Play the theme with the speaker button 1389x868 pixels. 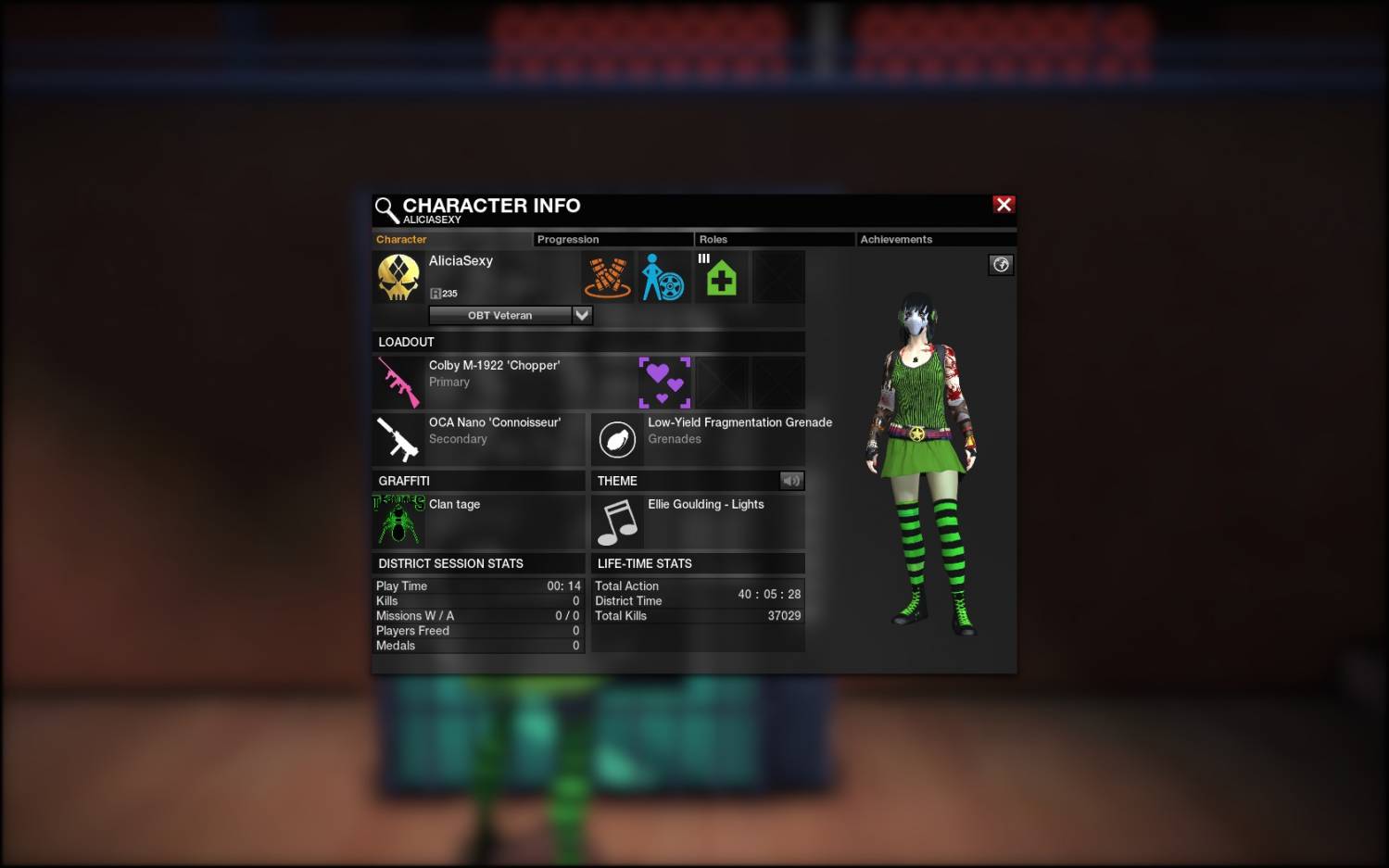tap(791, 481)
